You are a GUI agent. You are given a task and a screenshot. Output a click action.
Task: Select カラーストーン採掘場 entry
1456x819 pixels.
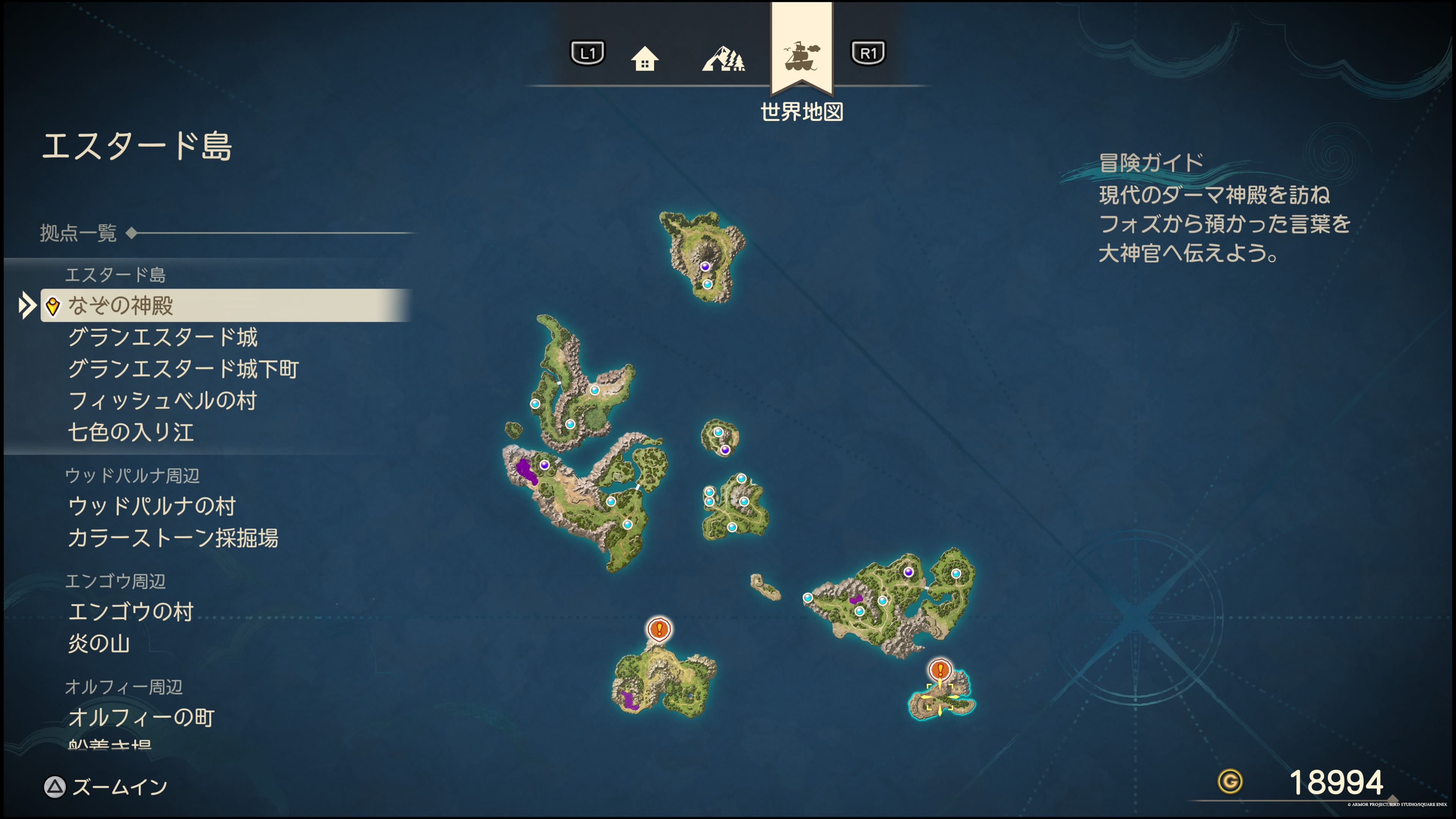[x=173, y=538]
